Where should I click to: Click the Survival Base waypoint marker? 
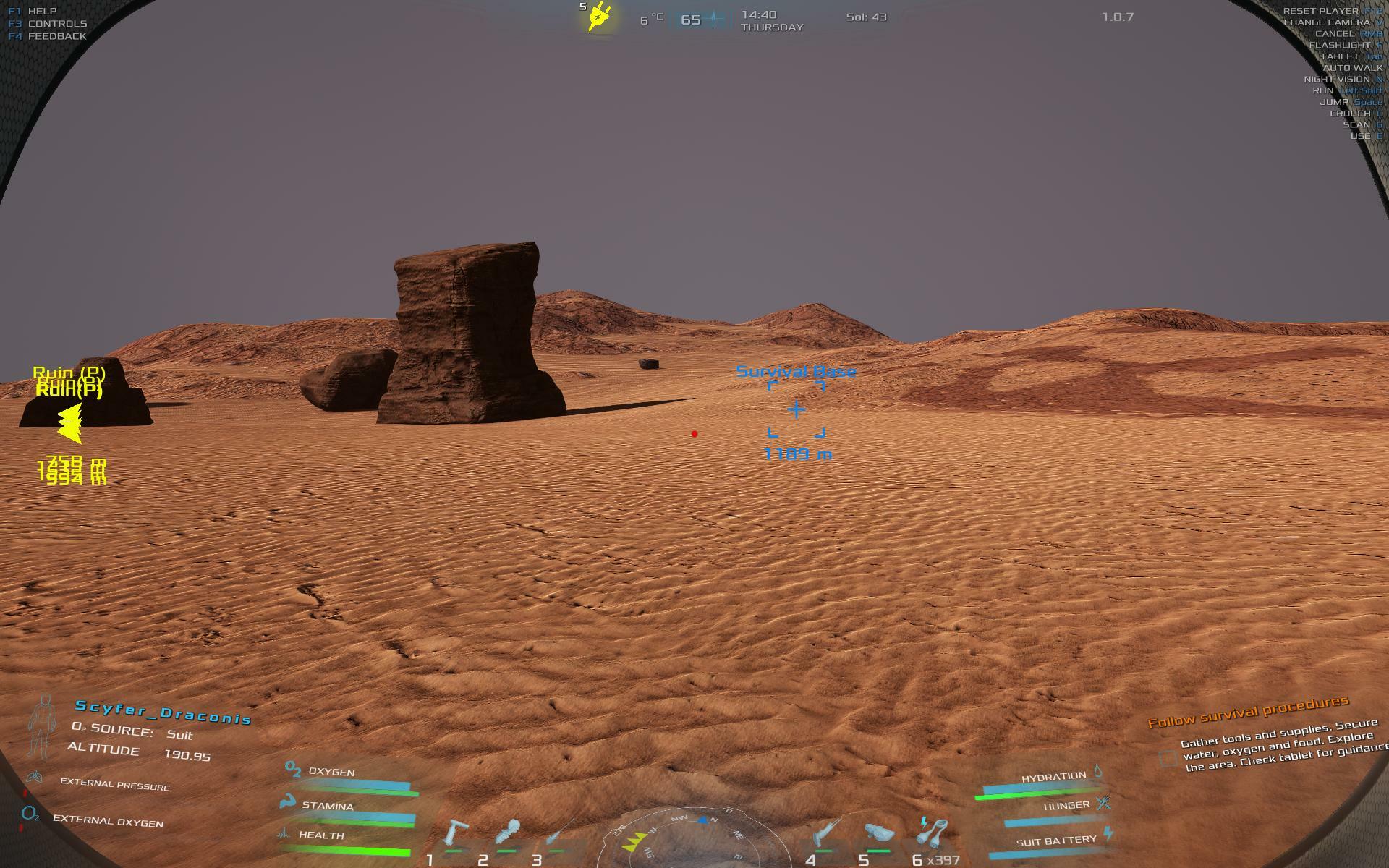pyautogui.click(x=796, y=410)
